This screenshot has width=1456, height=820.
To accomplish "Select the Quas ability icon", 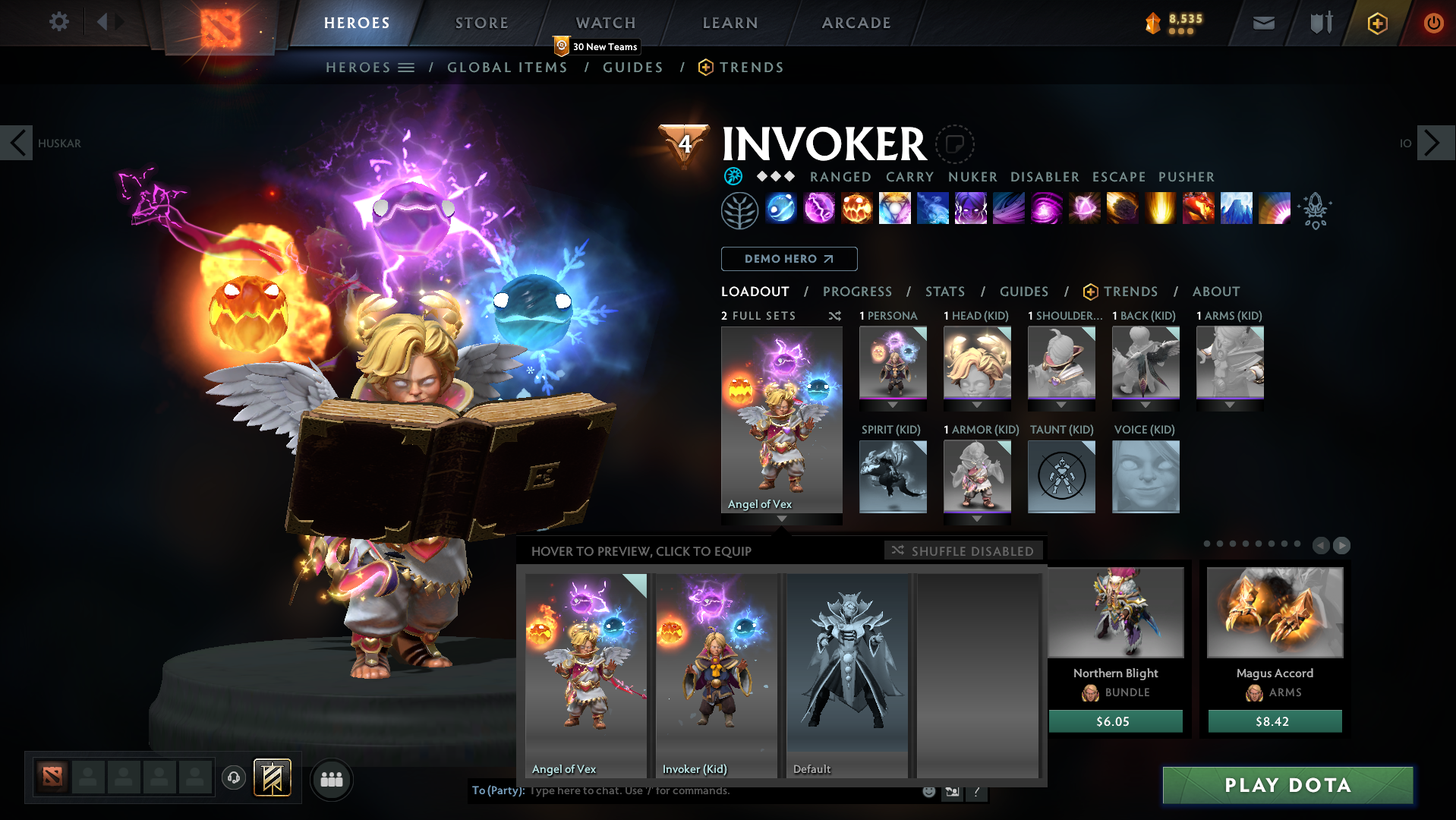I will (x=780, y=210).
